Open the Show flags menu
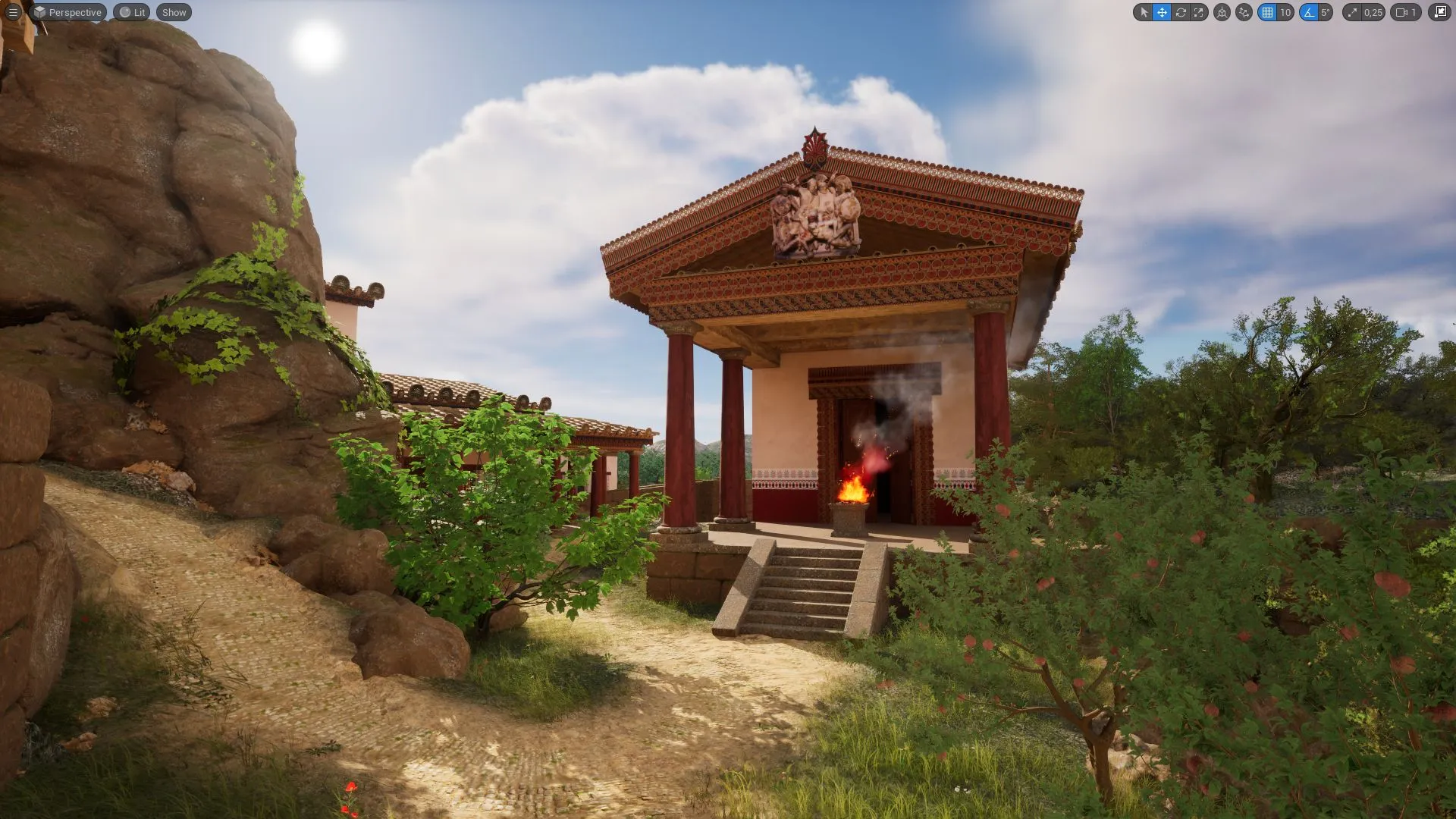 coord(174,12)
